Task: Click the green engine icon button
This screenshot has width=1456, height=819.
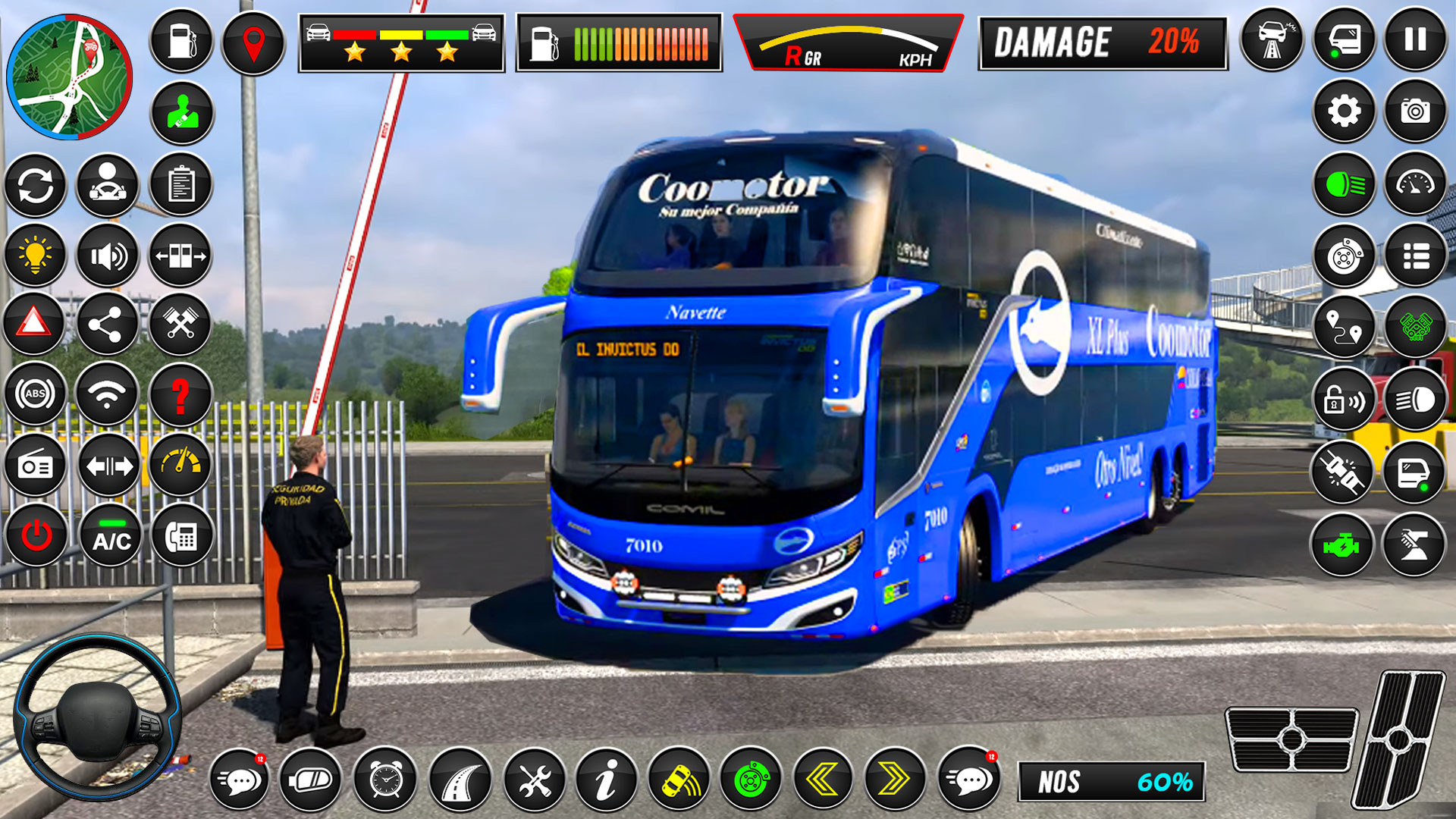Action: (1341, 544)
